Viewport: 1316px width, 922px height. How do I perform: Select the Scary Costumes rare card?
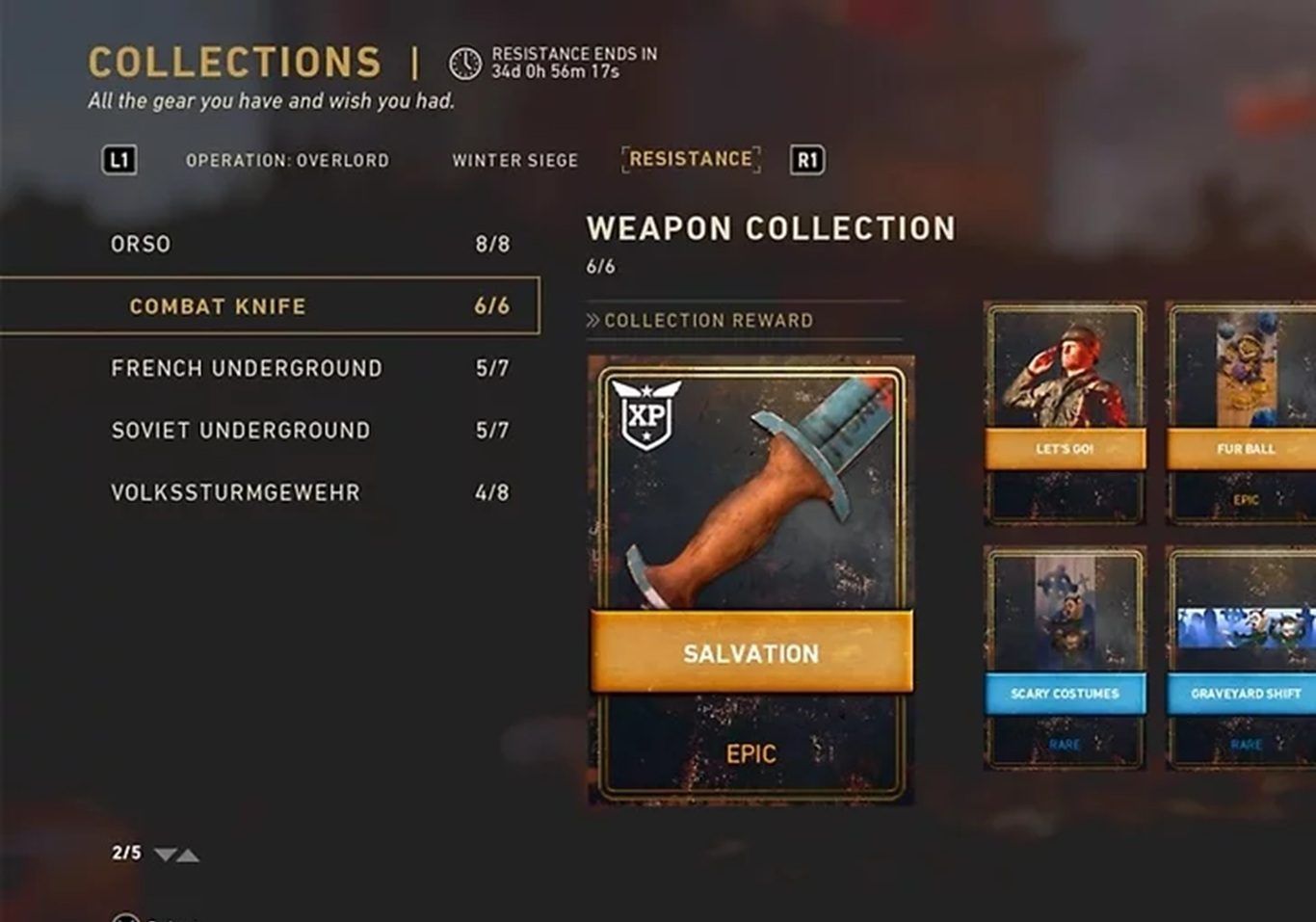1065,657
